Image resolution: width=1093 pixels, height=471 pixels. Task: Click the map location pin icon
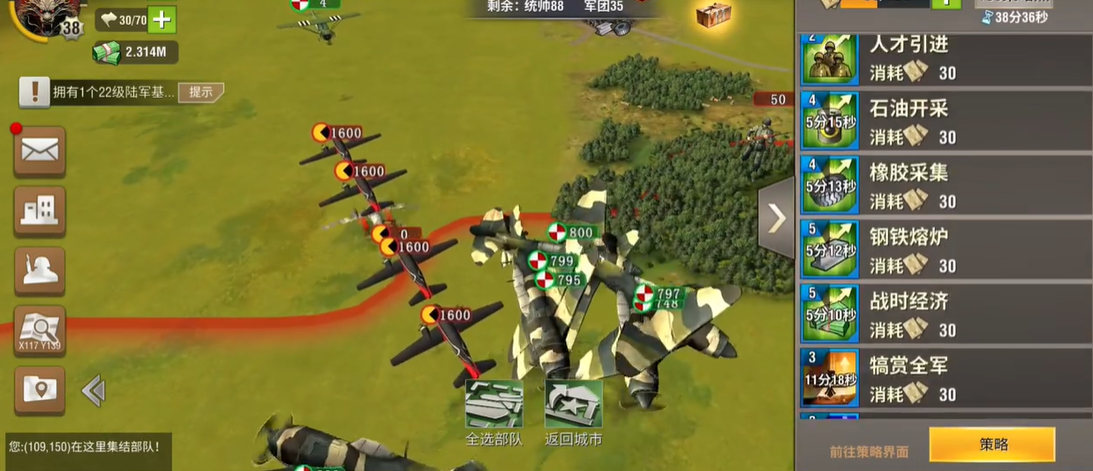[x=39, y=389]
